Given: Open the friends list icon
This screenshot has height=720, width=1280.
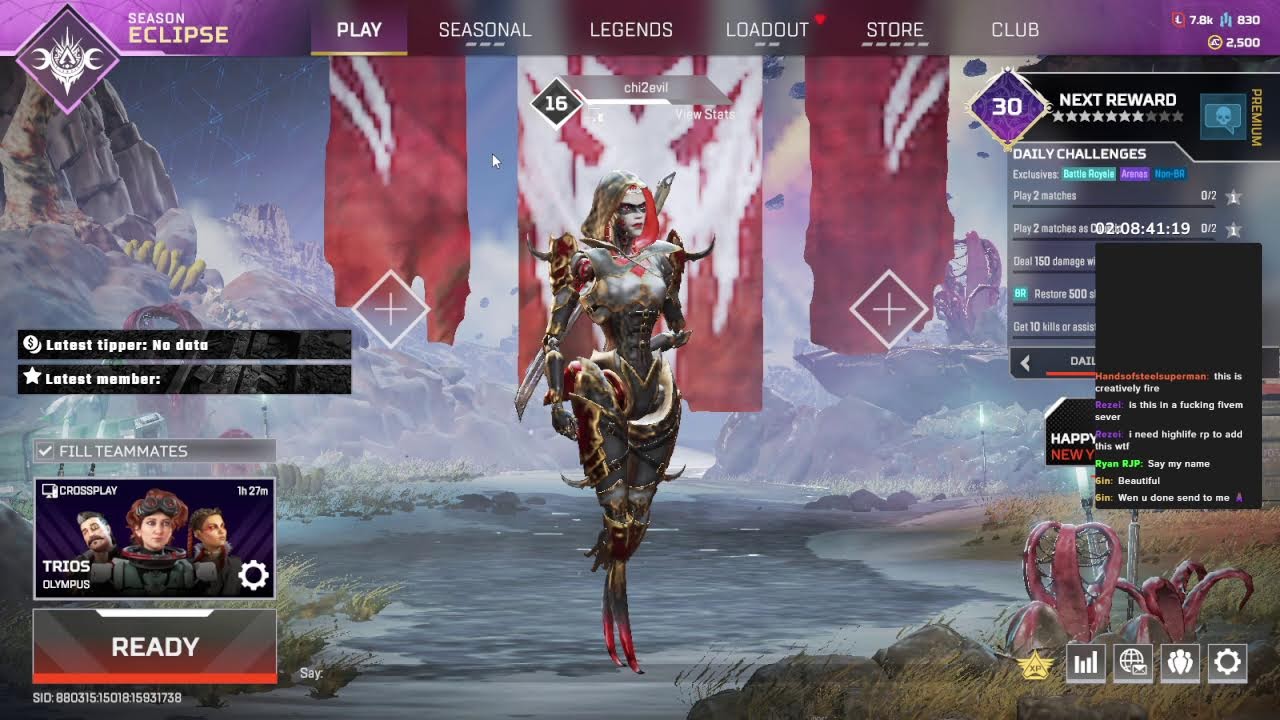Looking at the screenshot, I should [x=1180, y=662].
